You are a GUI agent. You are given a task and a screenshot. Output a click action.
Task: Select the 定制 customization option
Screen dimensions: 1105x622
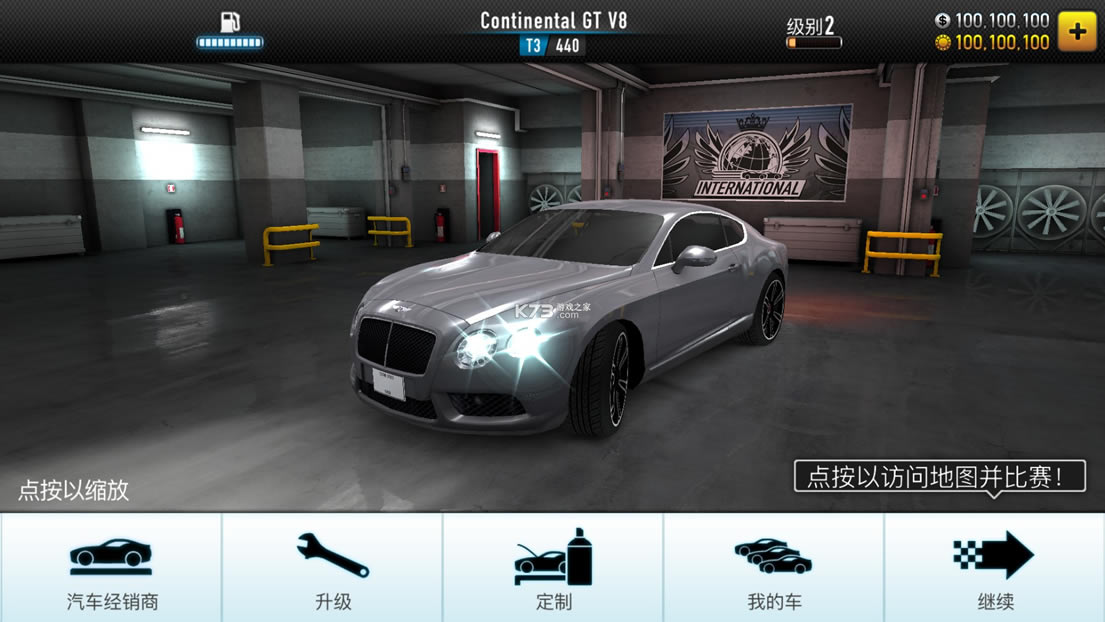[x=553, y=568]
